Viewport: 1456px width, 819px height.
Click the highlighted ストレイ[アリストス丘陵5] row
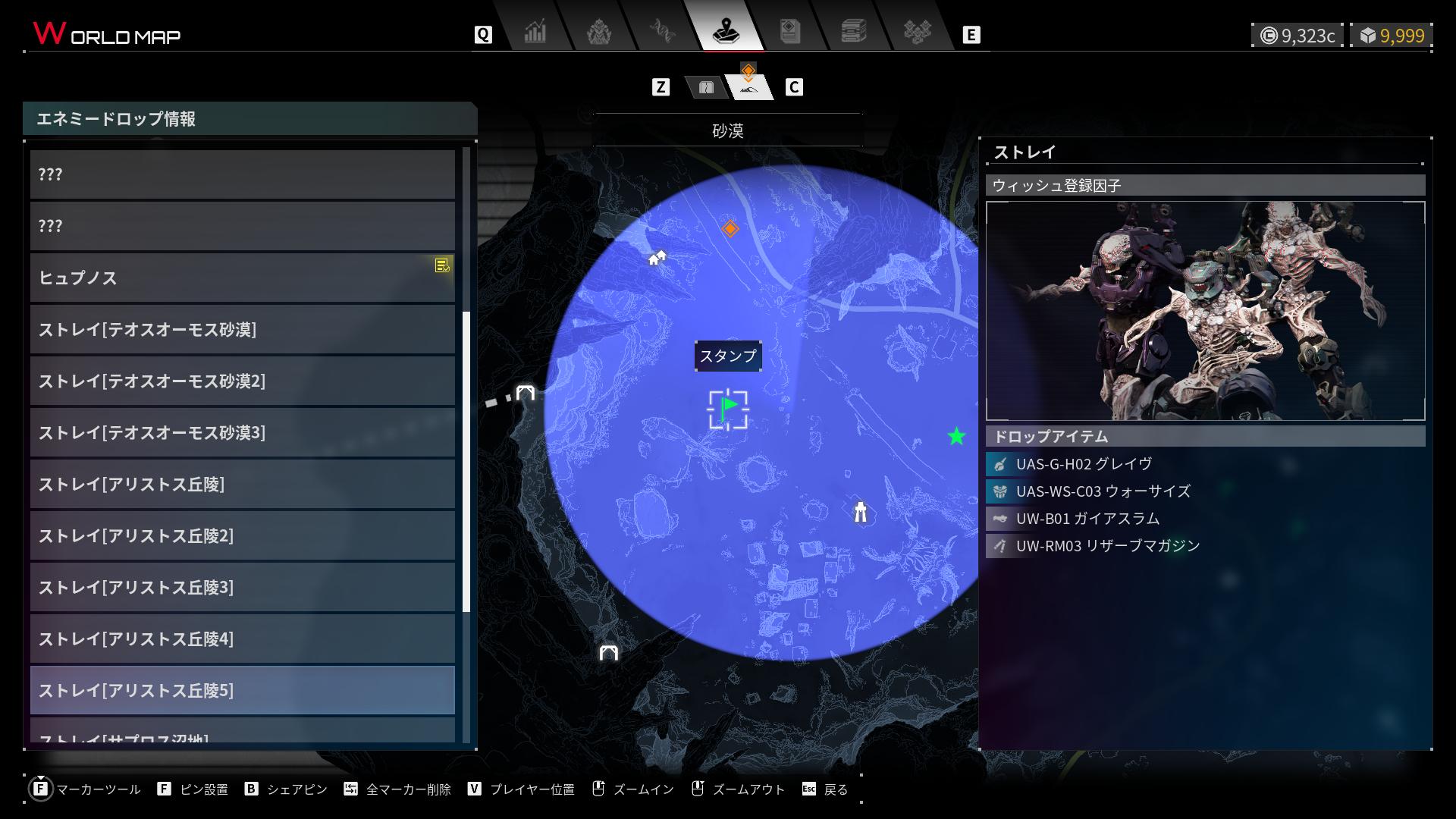click(x=243, y=690)
